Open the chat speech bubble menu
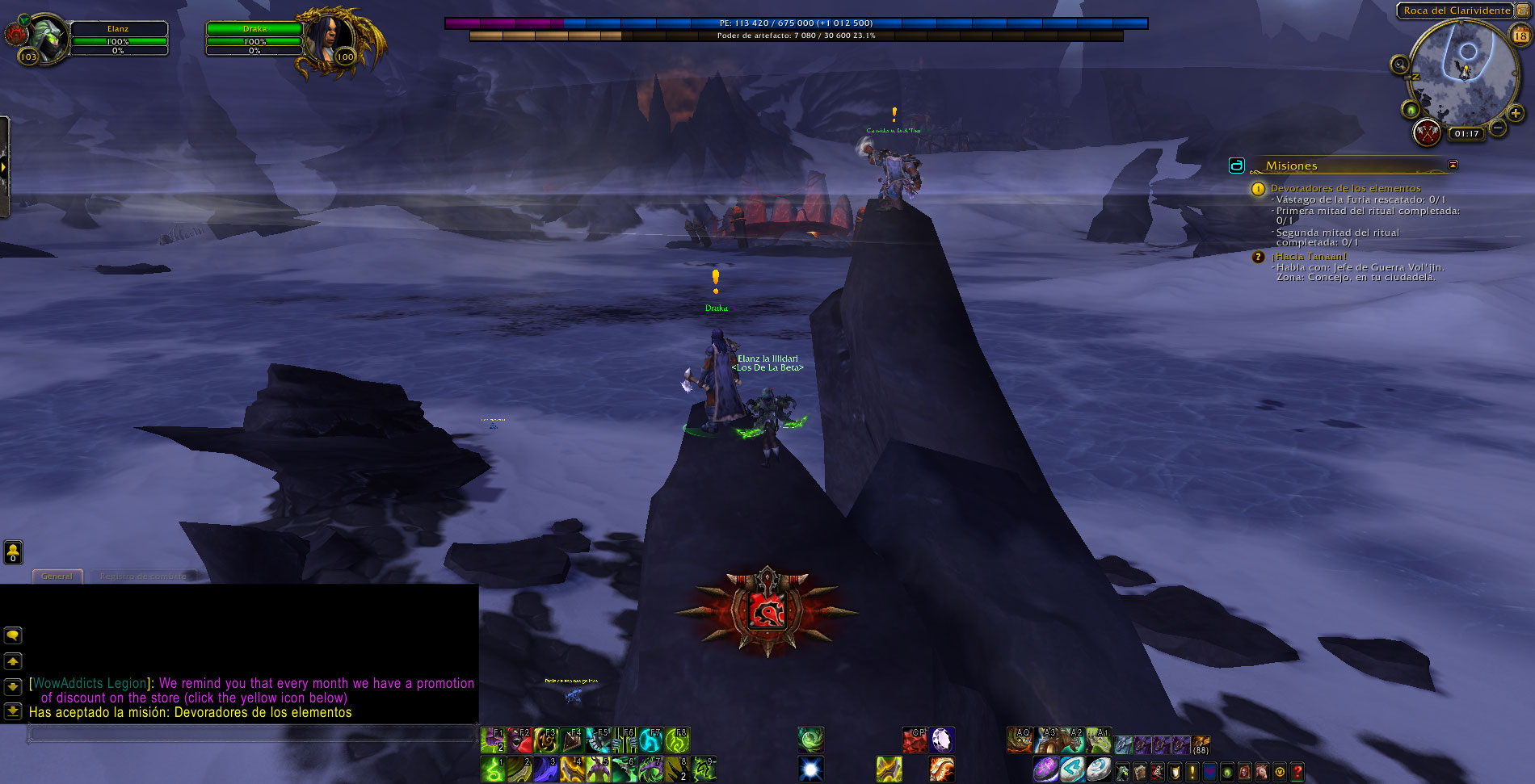This screenshot has height=784, width=1535. pos(13,635)
